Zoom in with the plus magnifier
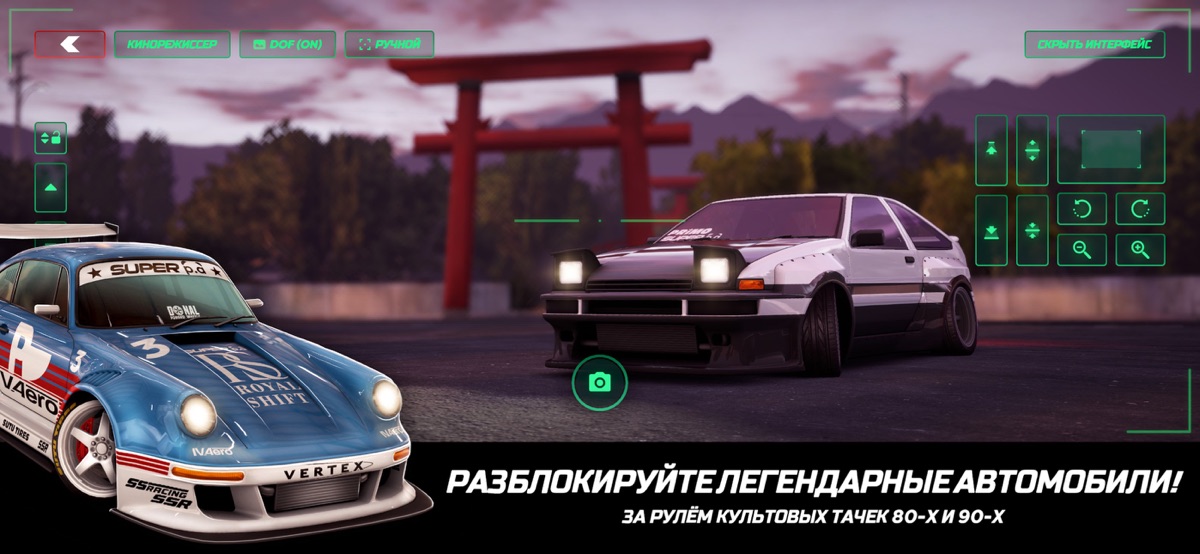Viewport: 1200px width, 554px height. coord(1140,249)
